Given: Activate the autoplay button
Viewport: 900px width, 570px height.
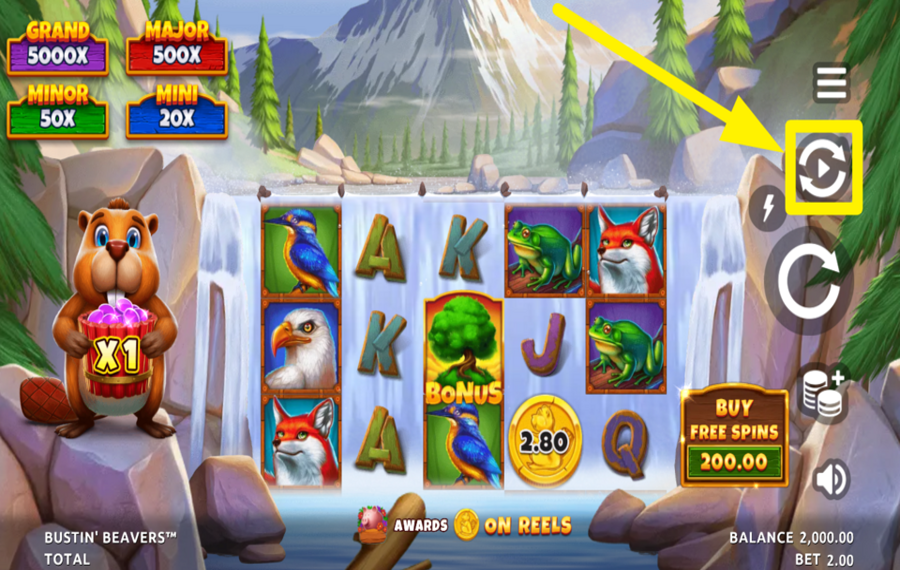Looking at the screenshot, I should 823,168.
